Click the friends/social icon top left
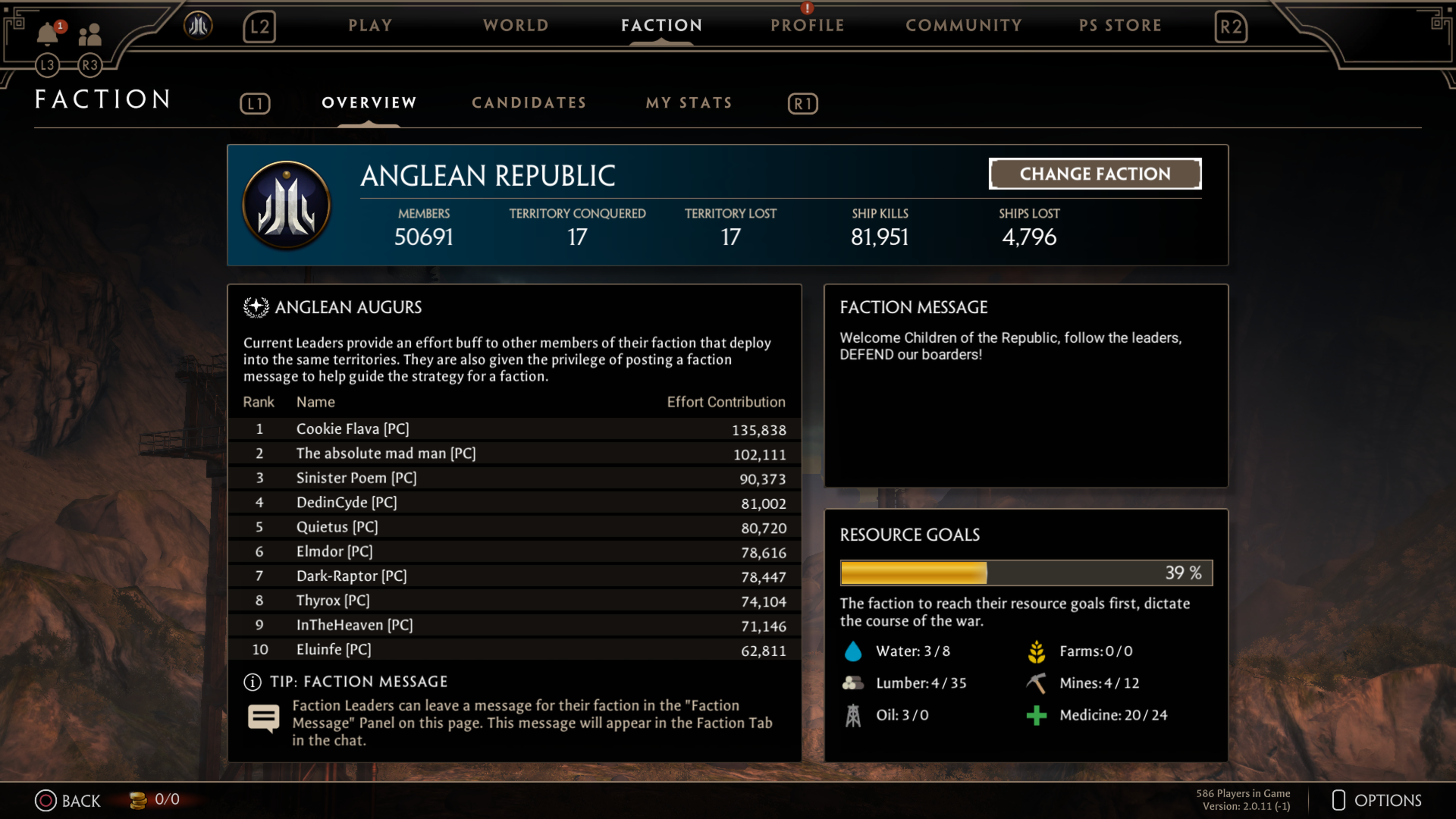1456x819 pixels. pyautogui.click(x=90, y=34)
